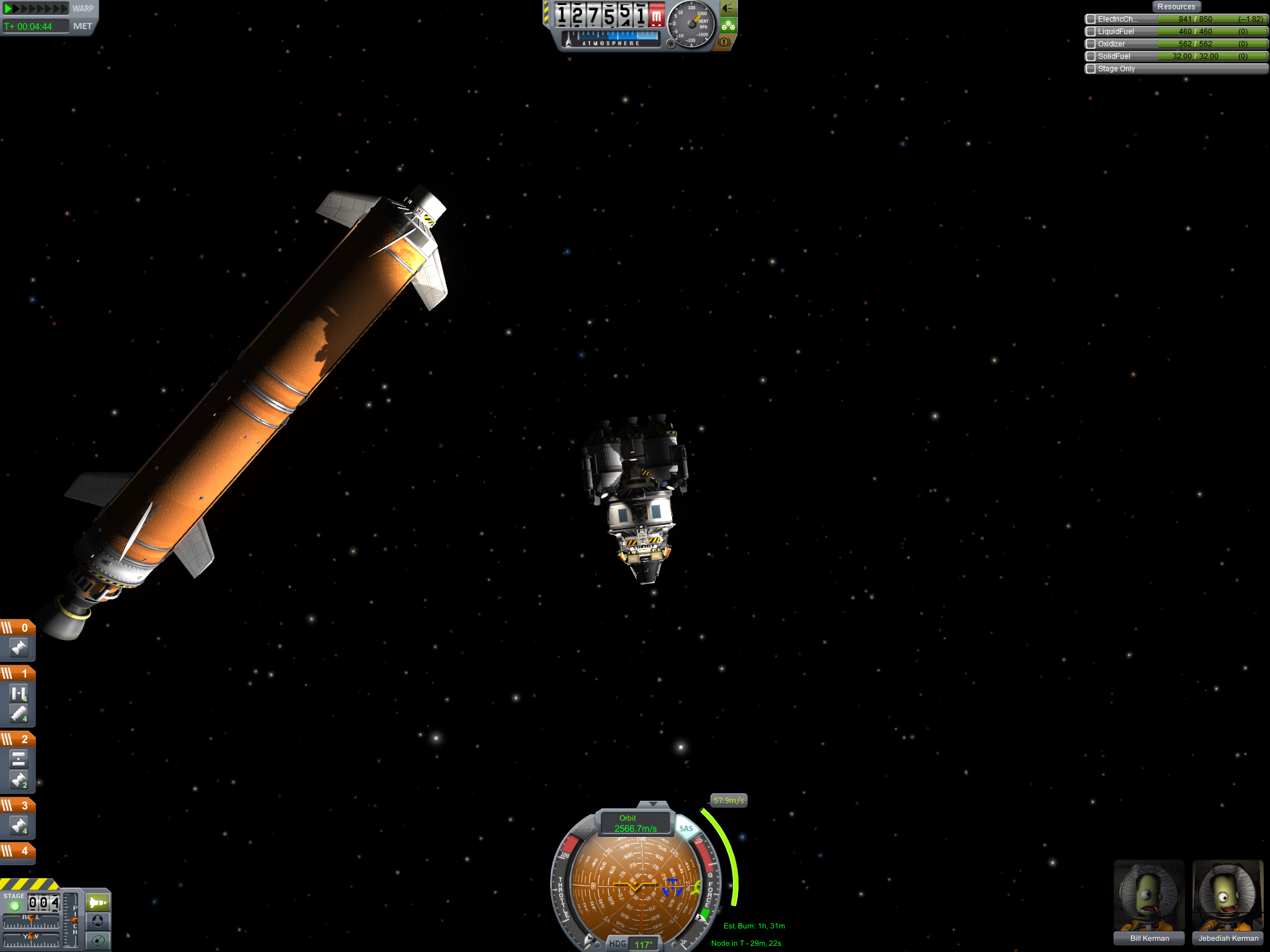Select the stage 0 header in staging stack
The image size is (1270, 952).
[x=17, y=628]
